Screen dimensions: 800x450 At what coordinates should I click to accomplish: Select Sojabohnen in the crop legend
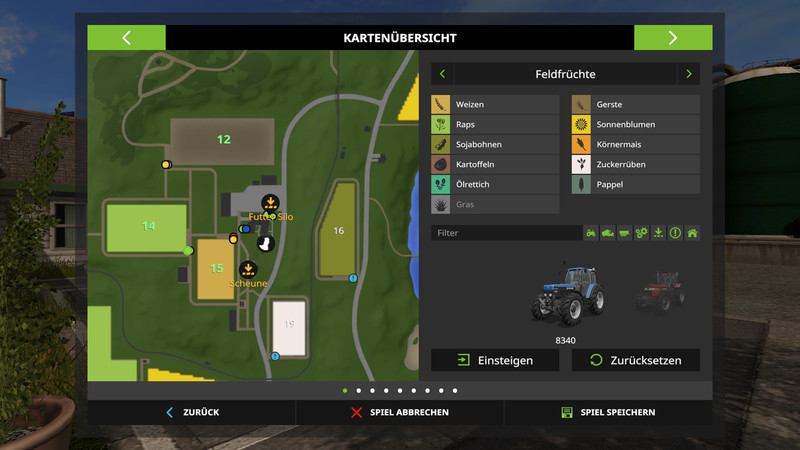(x=495, y=144)
